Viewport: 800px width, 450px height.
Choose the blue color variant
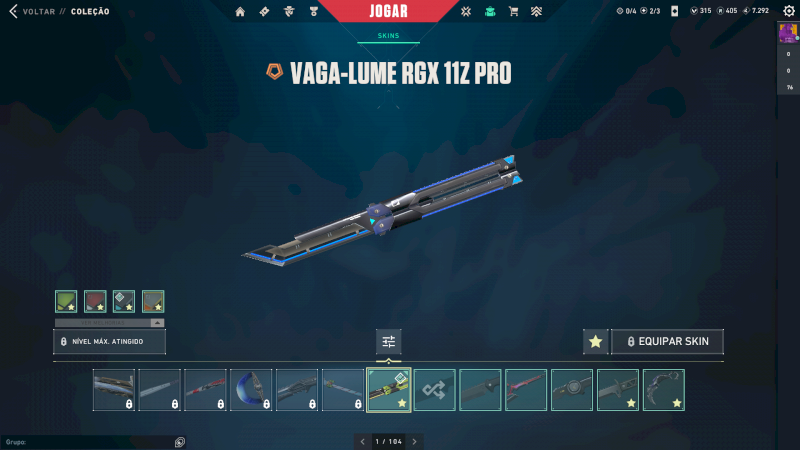click(124, 300)
